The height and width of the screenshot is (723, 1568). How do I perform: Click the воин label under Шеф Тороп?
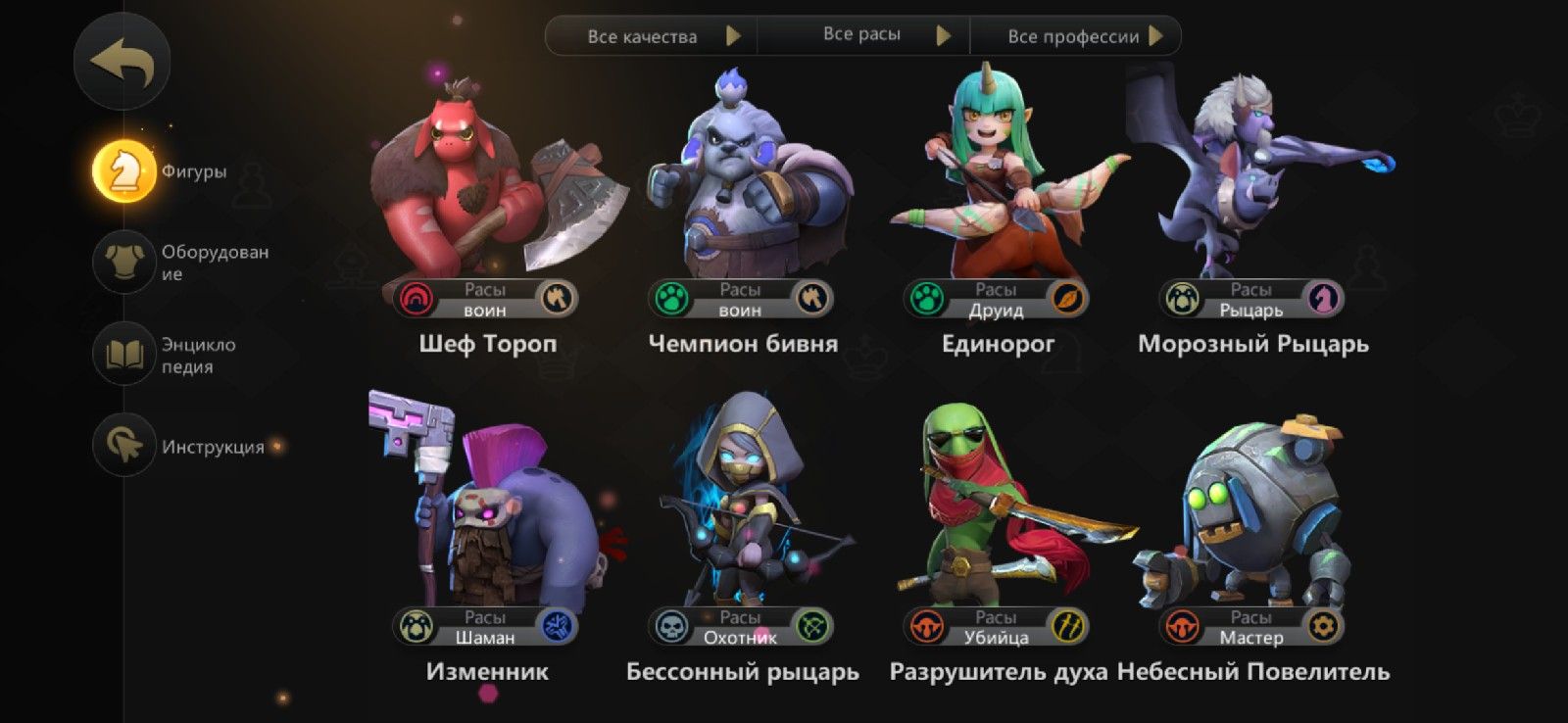(486, 310)
